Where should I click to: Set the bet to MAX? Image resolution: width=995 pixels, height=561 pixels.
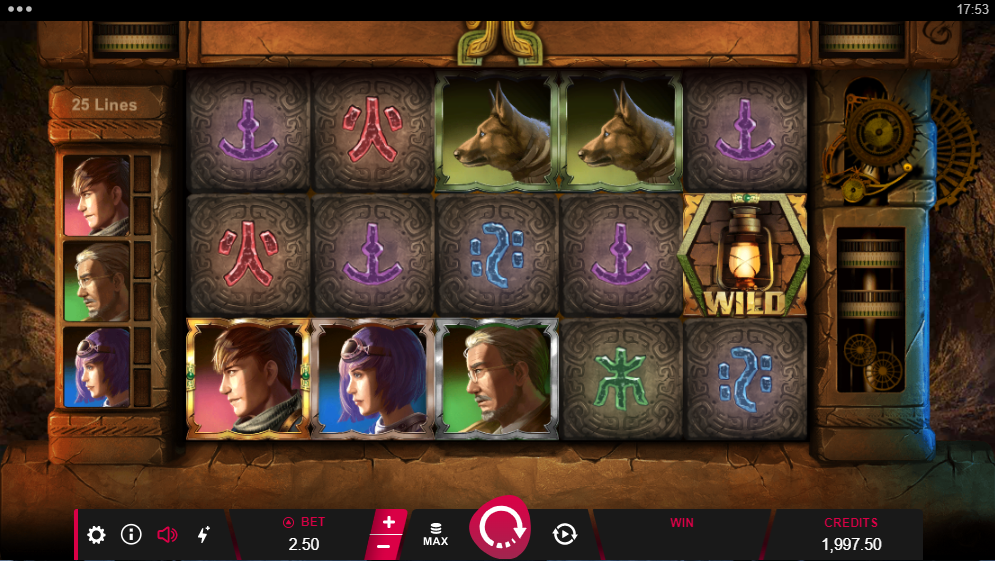pyautogui.click(x=435, y=534)
